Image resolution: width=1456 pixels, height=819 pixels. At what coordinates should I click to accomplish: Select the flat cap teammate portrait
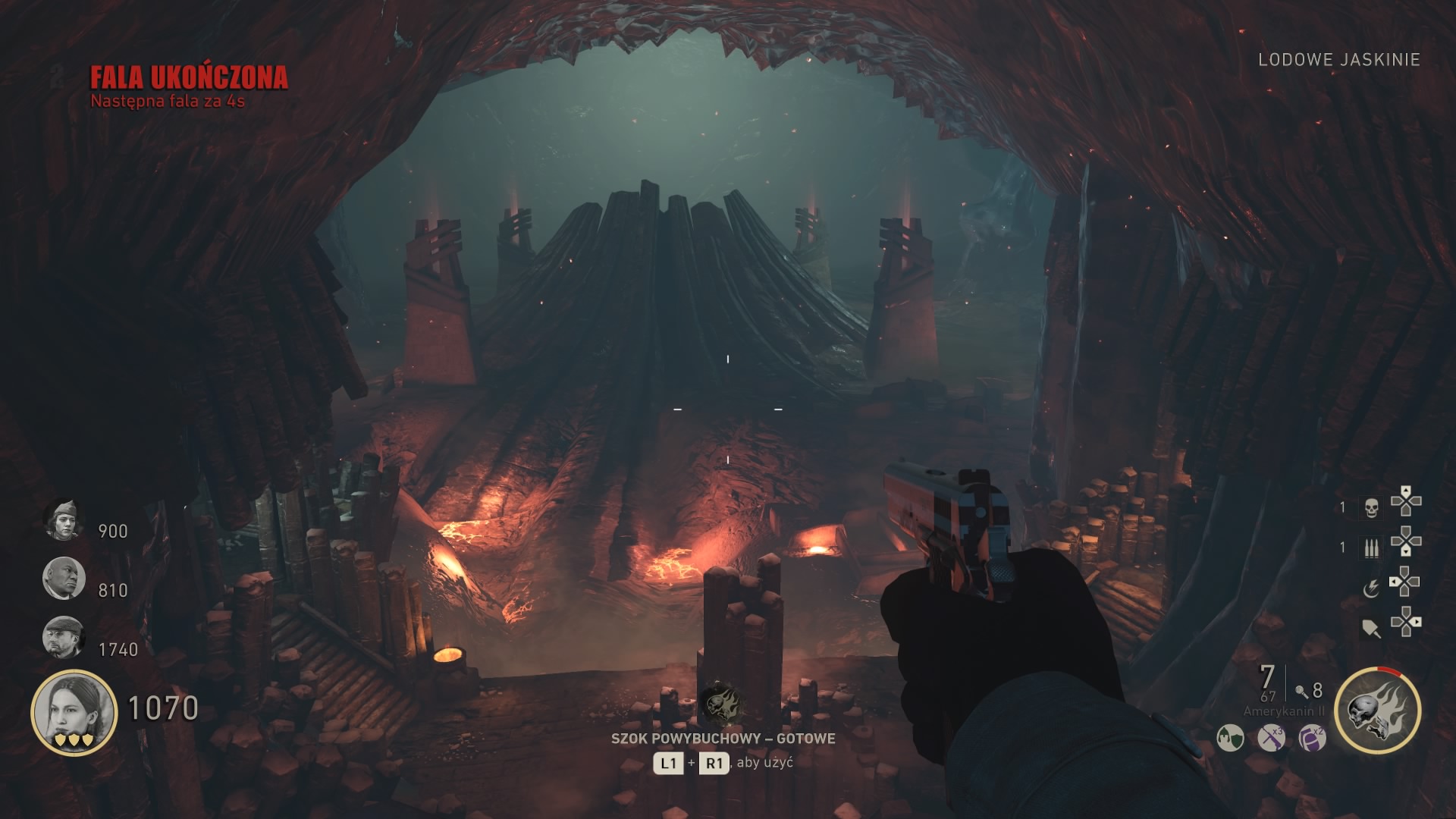63,637
